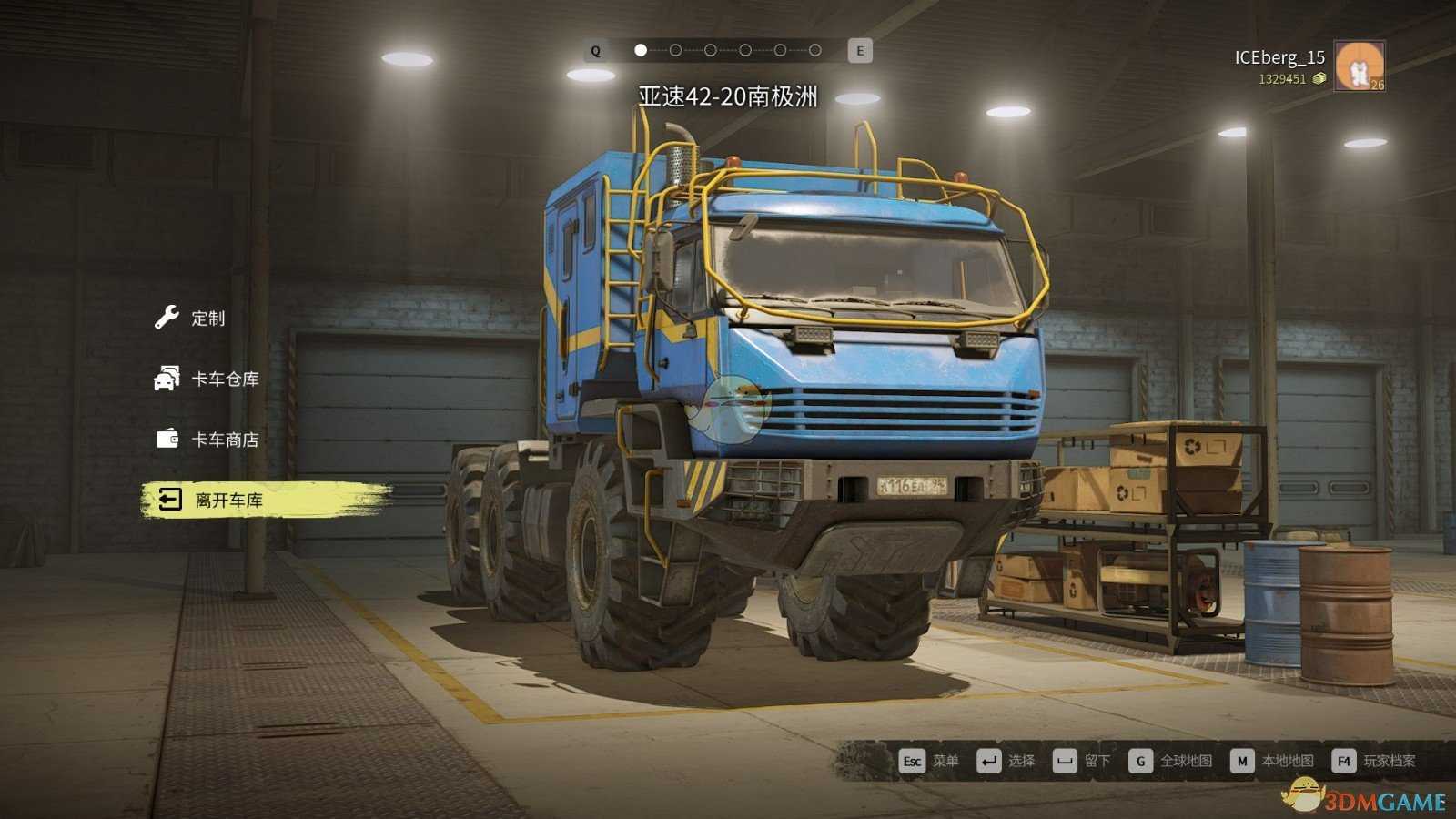Click the ICEberg_15 player avatar
This screenshot has width=1456, height=819.
(1359, 66)
